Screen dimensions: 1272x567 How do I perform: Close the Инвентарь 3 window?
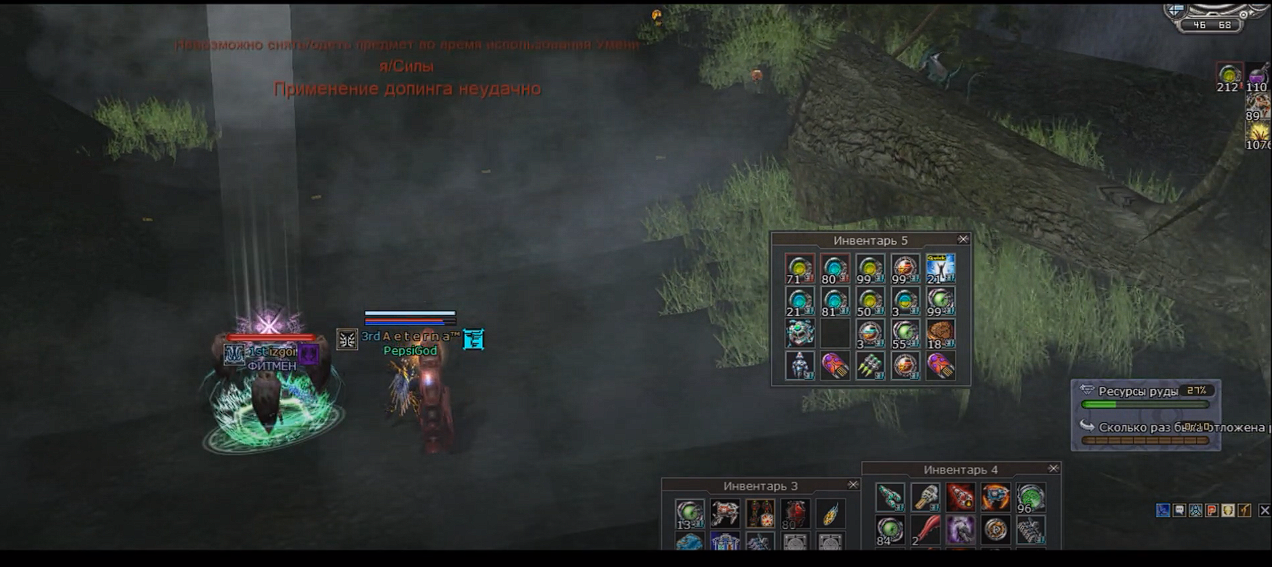pos(853,485)
